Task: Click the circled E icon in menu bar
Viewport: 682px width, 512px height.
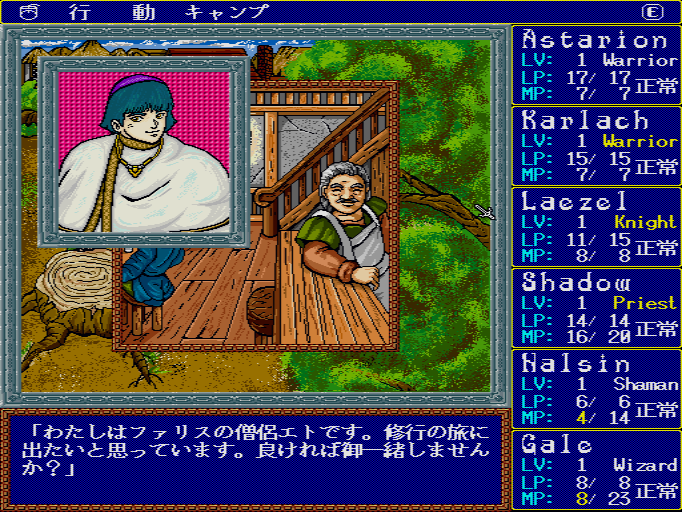Action: pyautogui.click(x=653, y=12)
